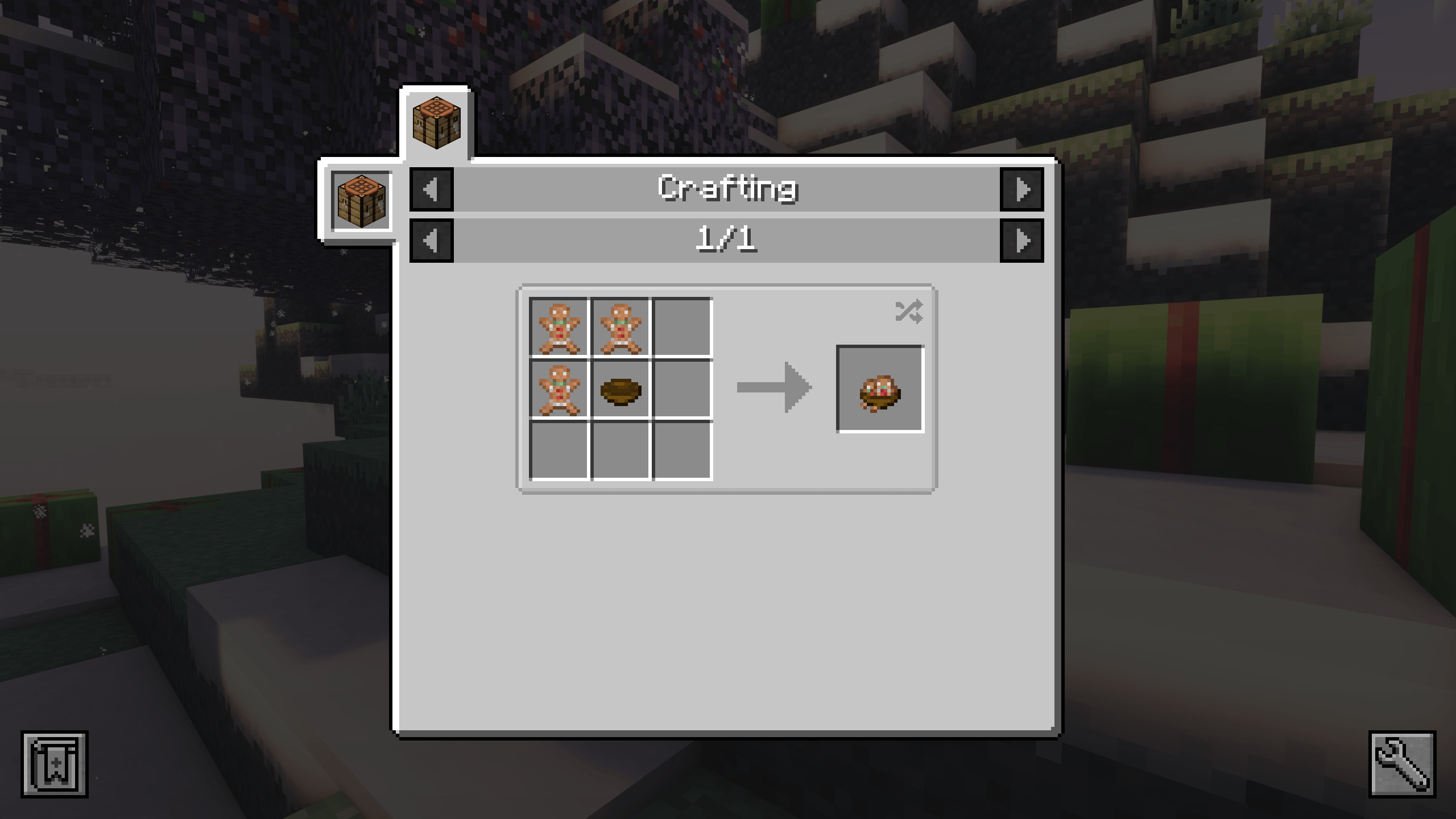Screen dimensions: 1456x819
Task: Advance to next page beside 1/1 counter
Action: coord(1021,241)
